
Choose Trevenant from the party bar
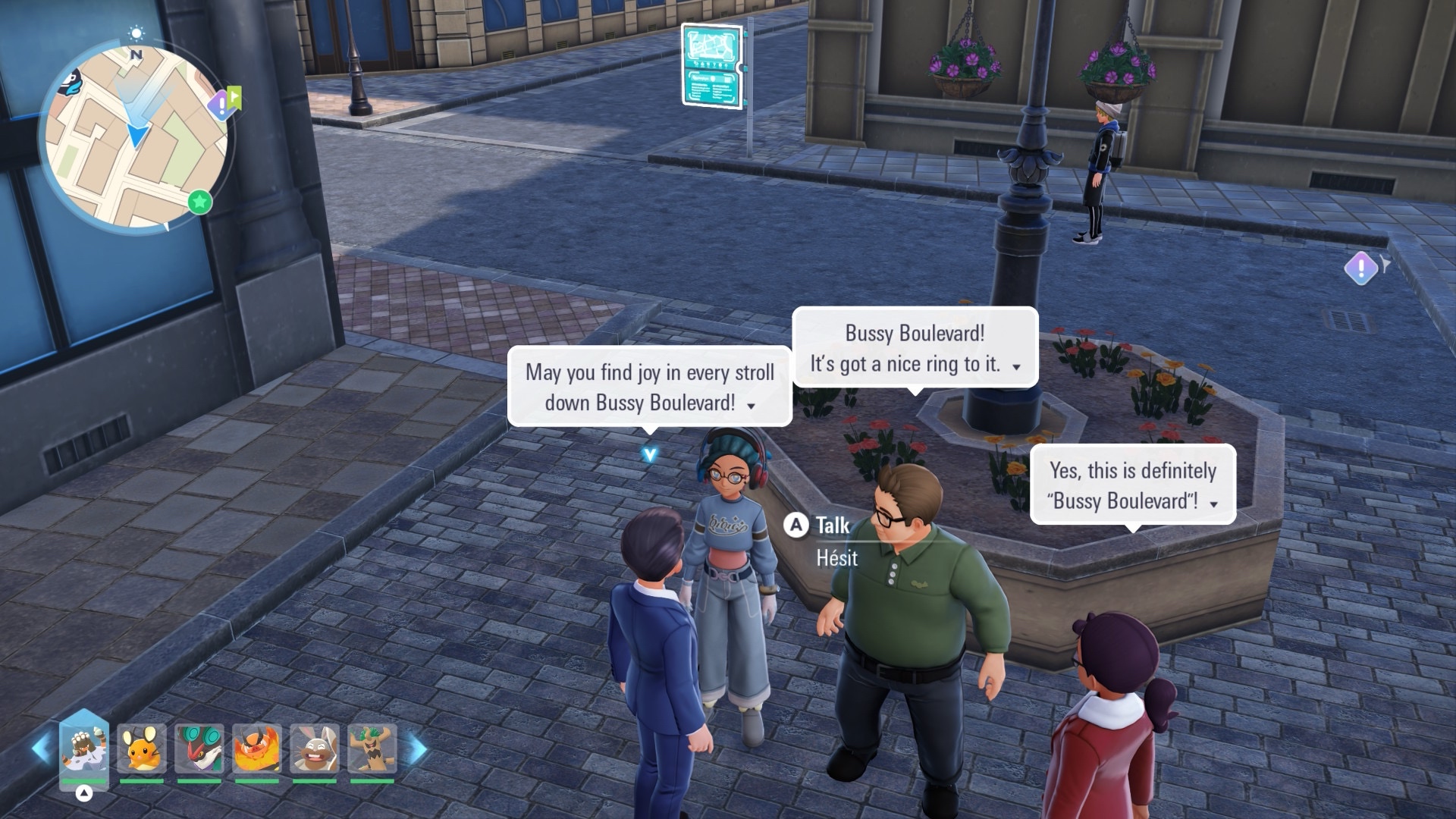(372, 748)
